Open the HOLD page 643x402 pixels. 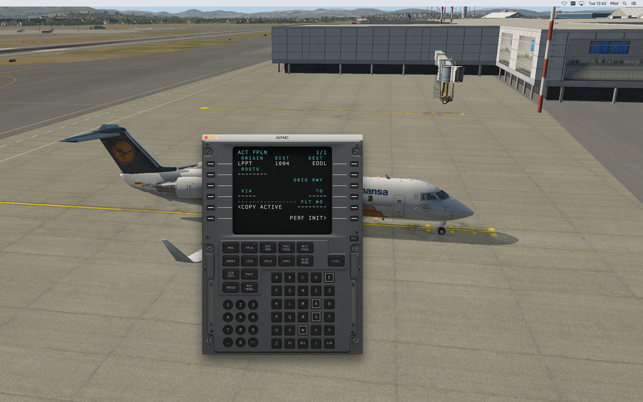pos(268,261)
